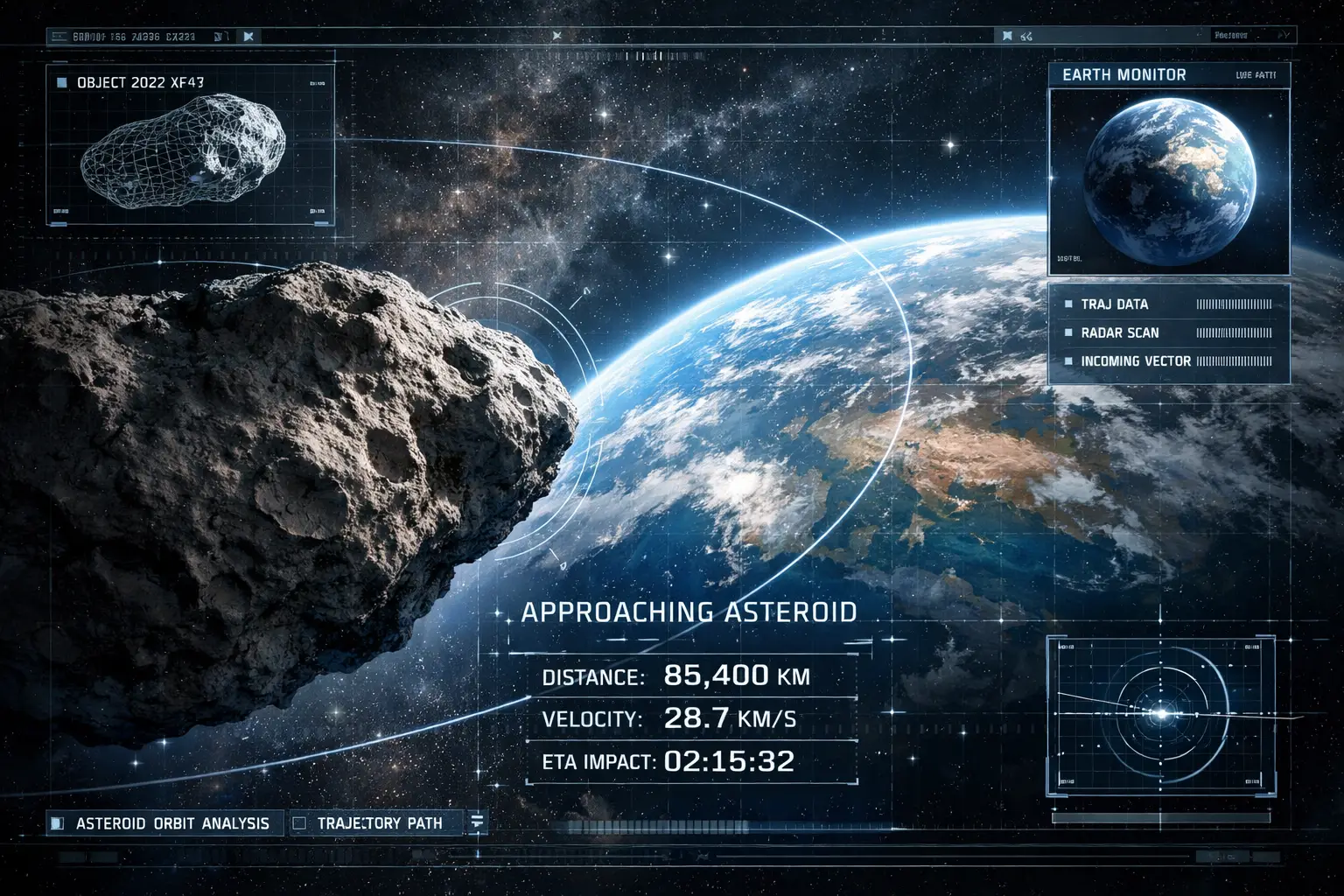
Task: Select the Object 2022 XF43 wireframe panel
Action: 190,144
